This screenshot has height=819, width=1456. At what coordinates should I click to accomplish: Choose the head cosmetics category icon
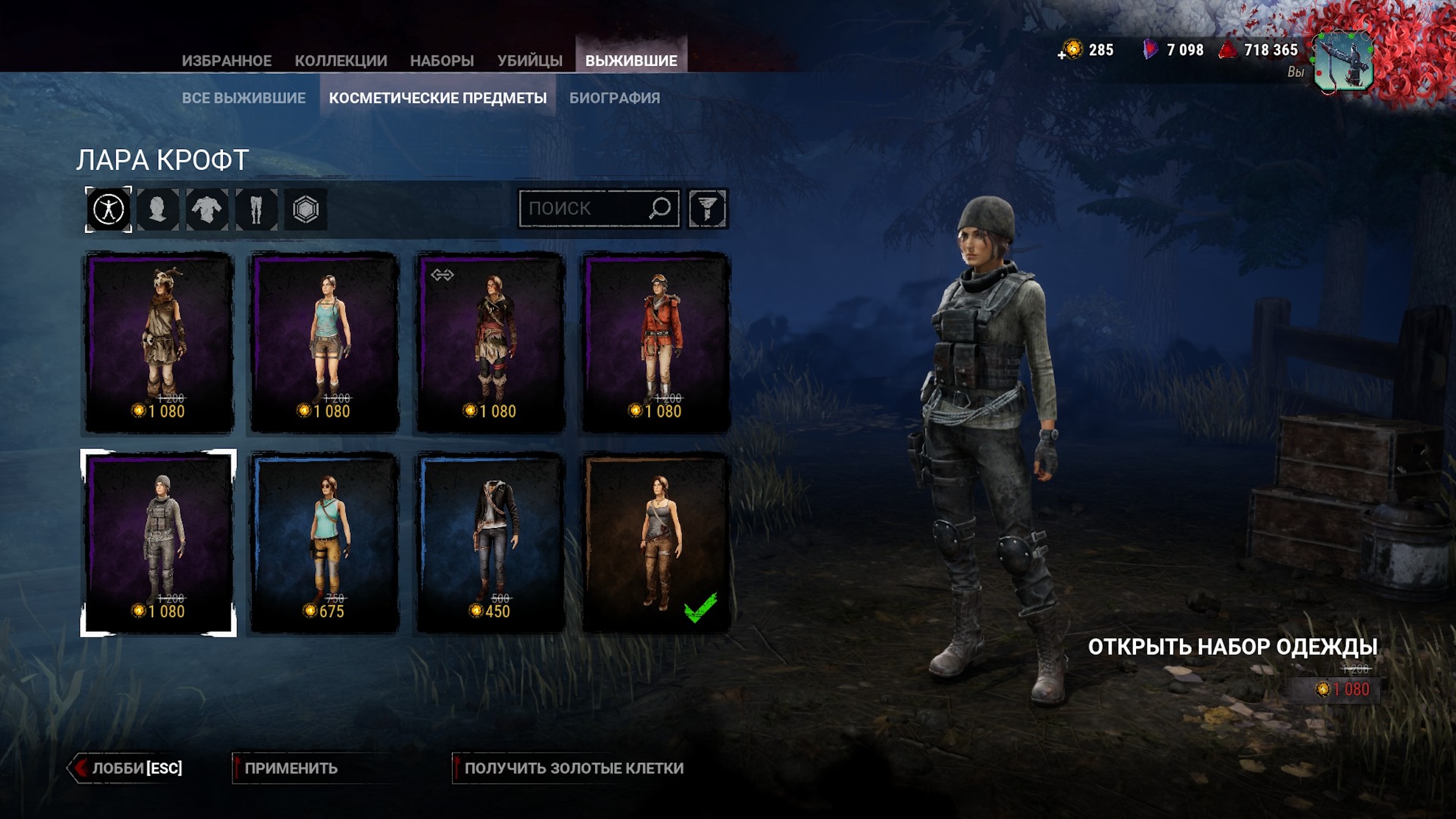[158, 209]
